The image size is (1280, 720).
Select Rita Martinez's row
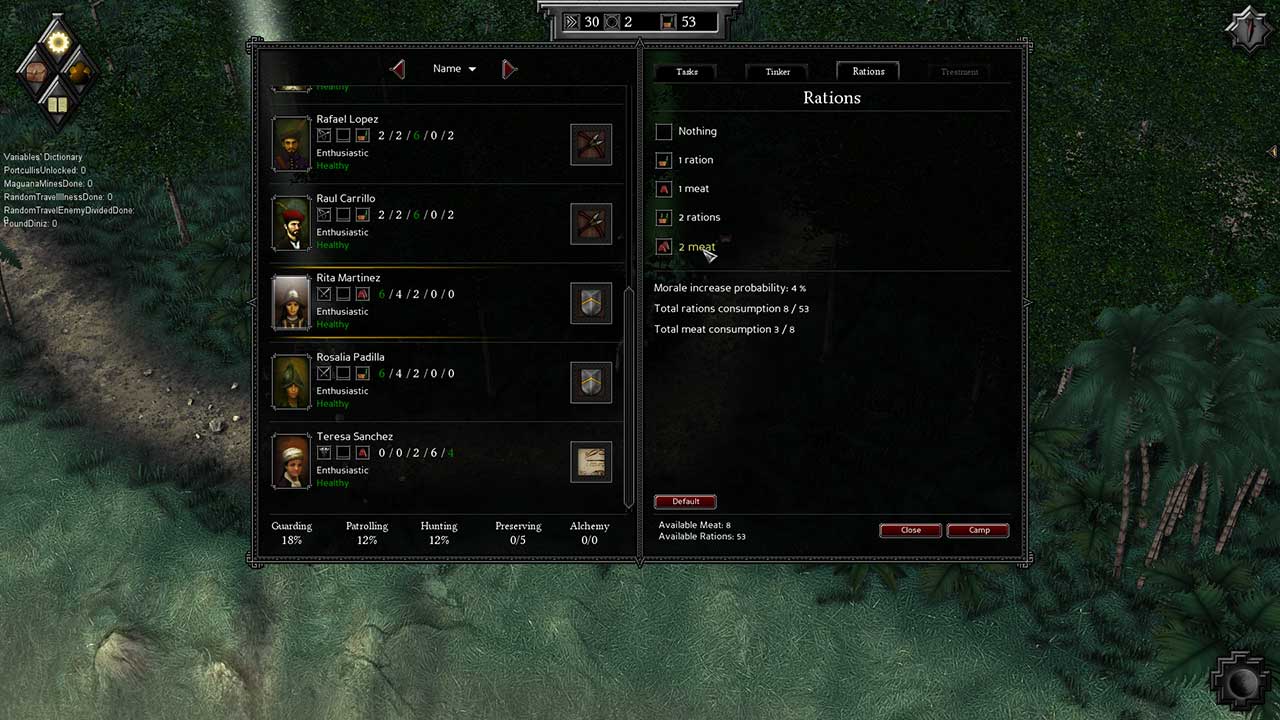[x=440, y=301]
